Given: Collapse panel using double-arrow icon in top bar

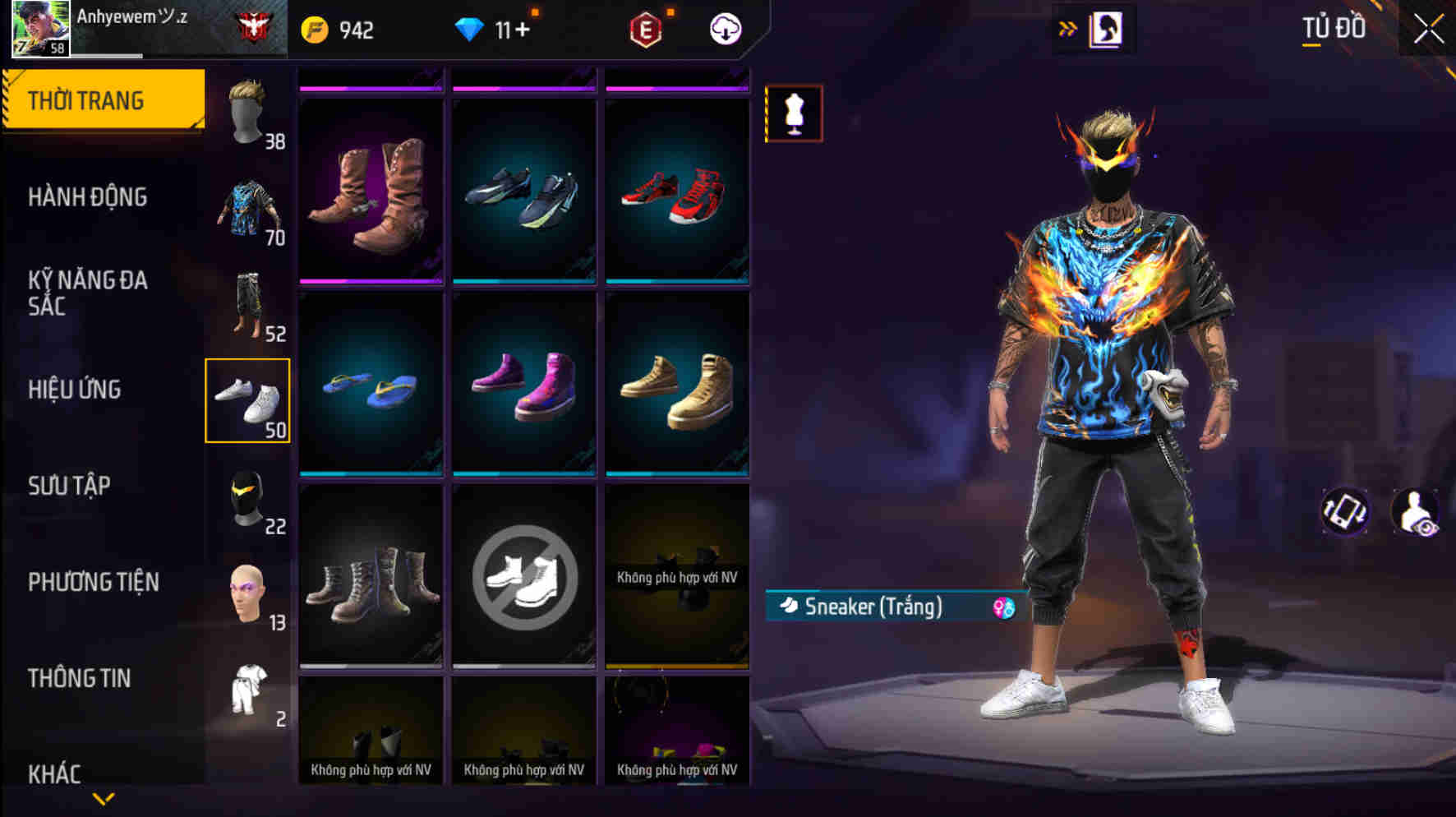Looking at the screenshot, I should 1067,27.
